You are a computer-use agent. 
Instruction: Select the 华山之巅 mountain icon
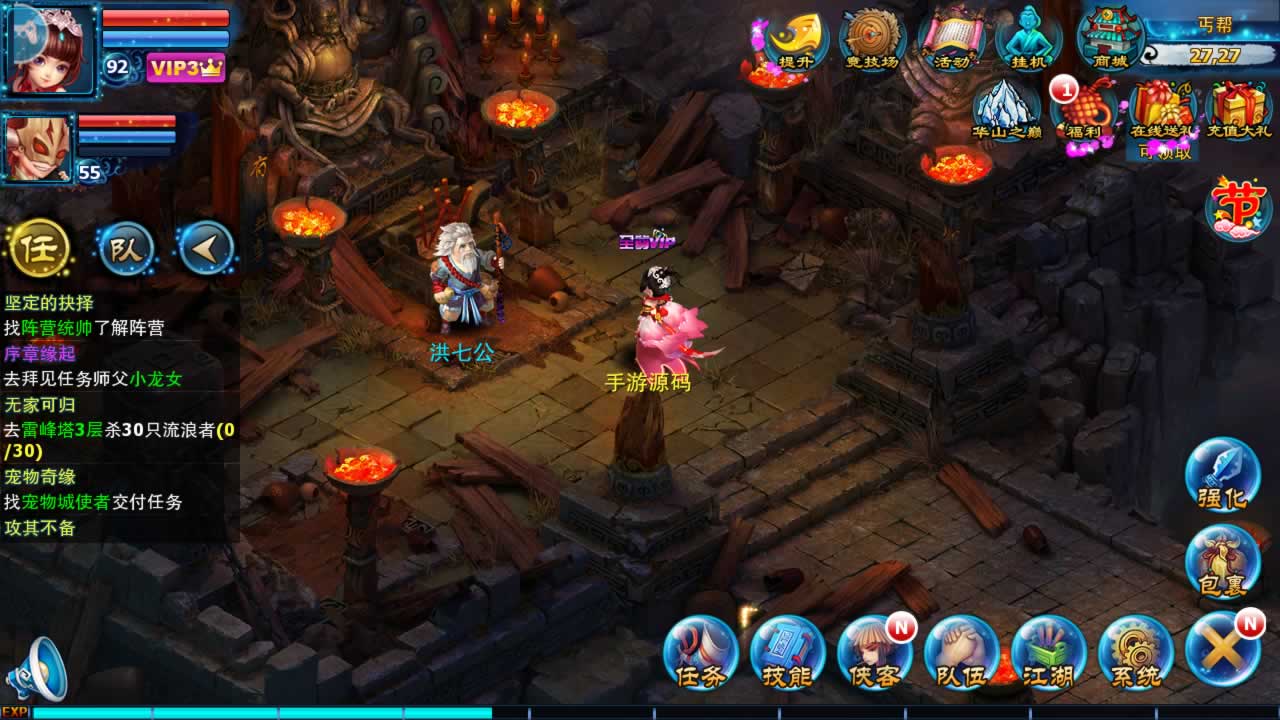point(1006,109)
